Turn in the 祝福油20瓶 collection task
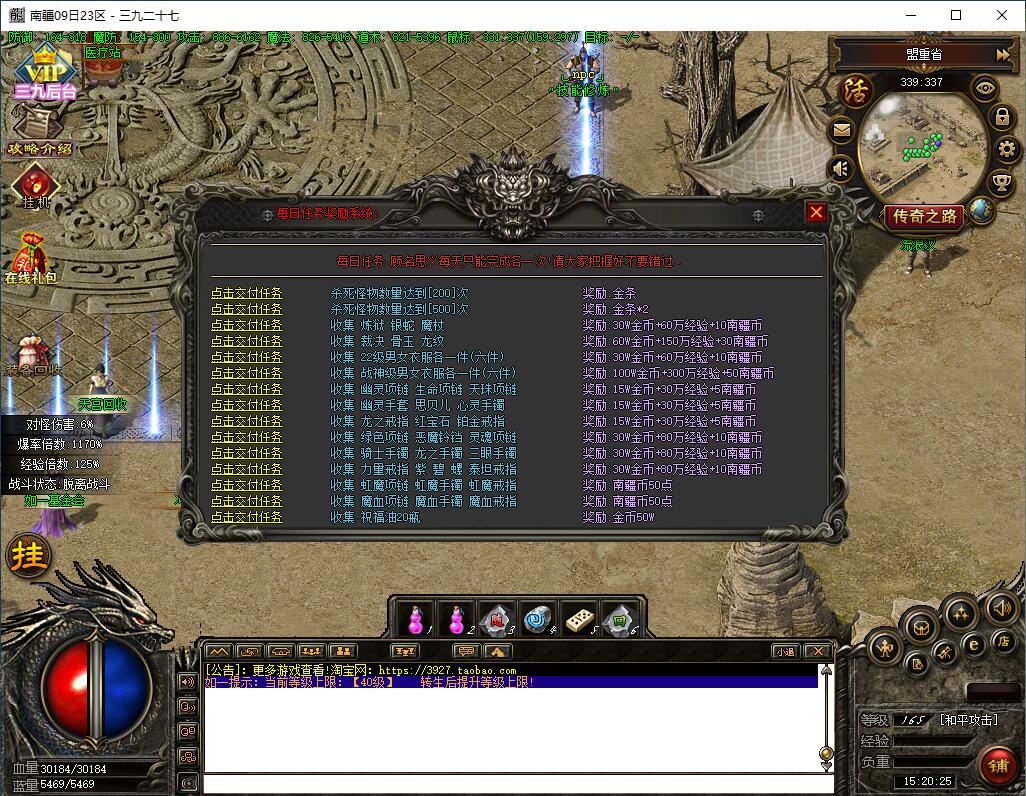 point(246,517)
